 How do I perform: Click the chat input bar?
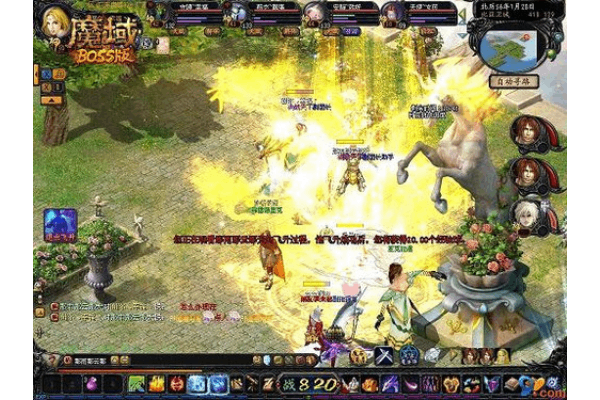pyautogui.click(x=110, y=359)
